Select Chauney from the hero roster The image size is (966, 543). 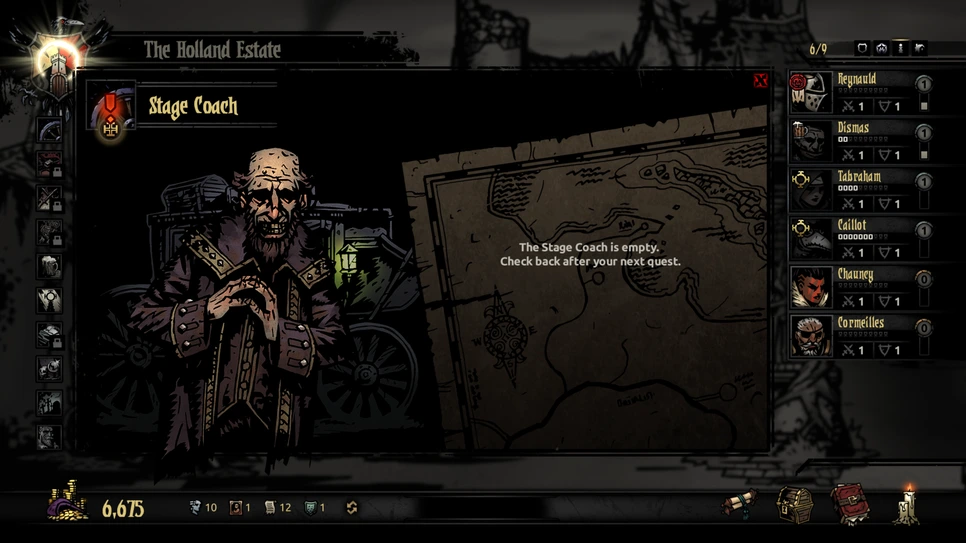[x=856, y=288]
